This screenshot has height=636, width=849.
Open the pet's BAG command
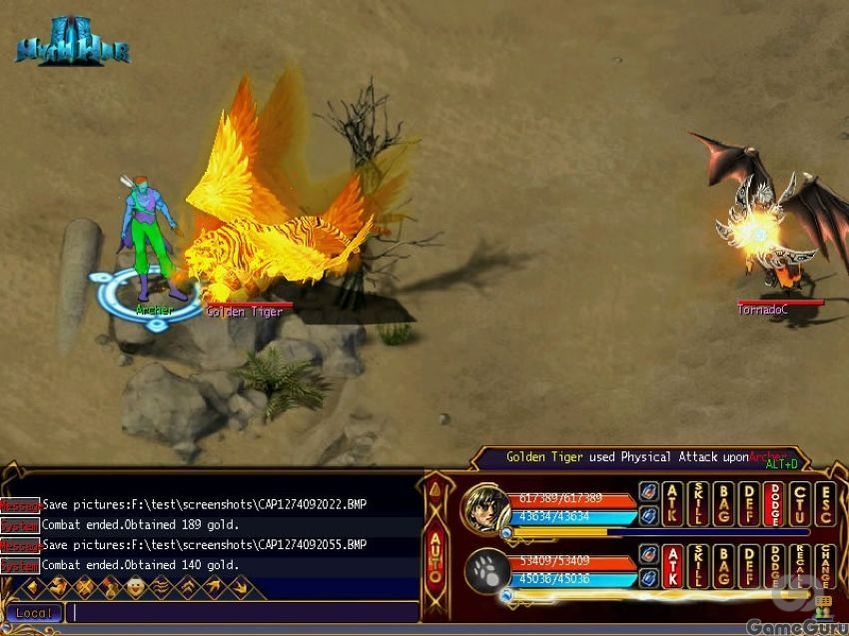tap(723, 566)
